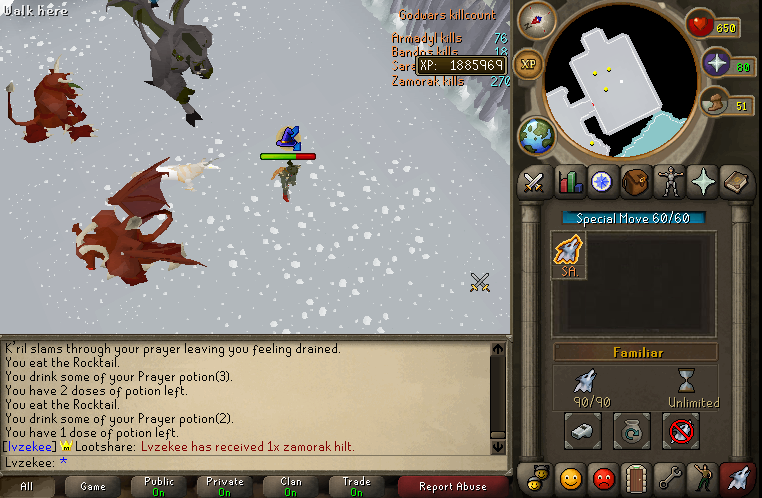762x498 pixels.
Task: Open the Combat styles tab
Action: click(534, 182)
